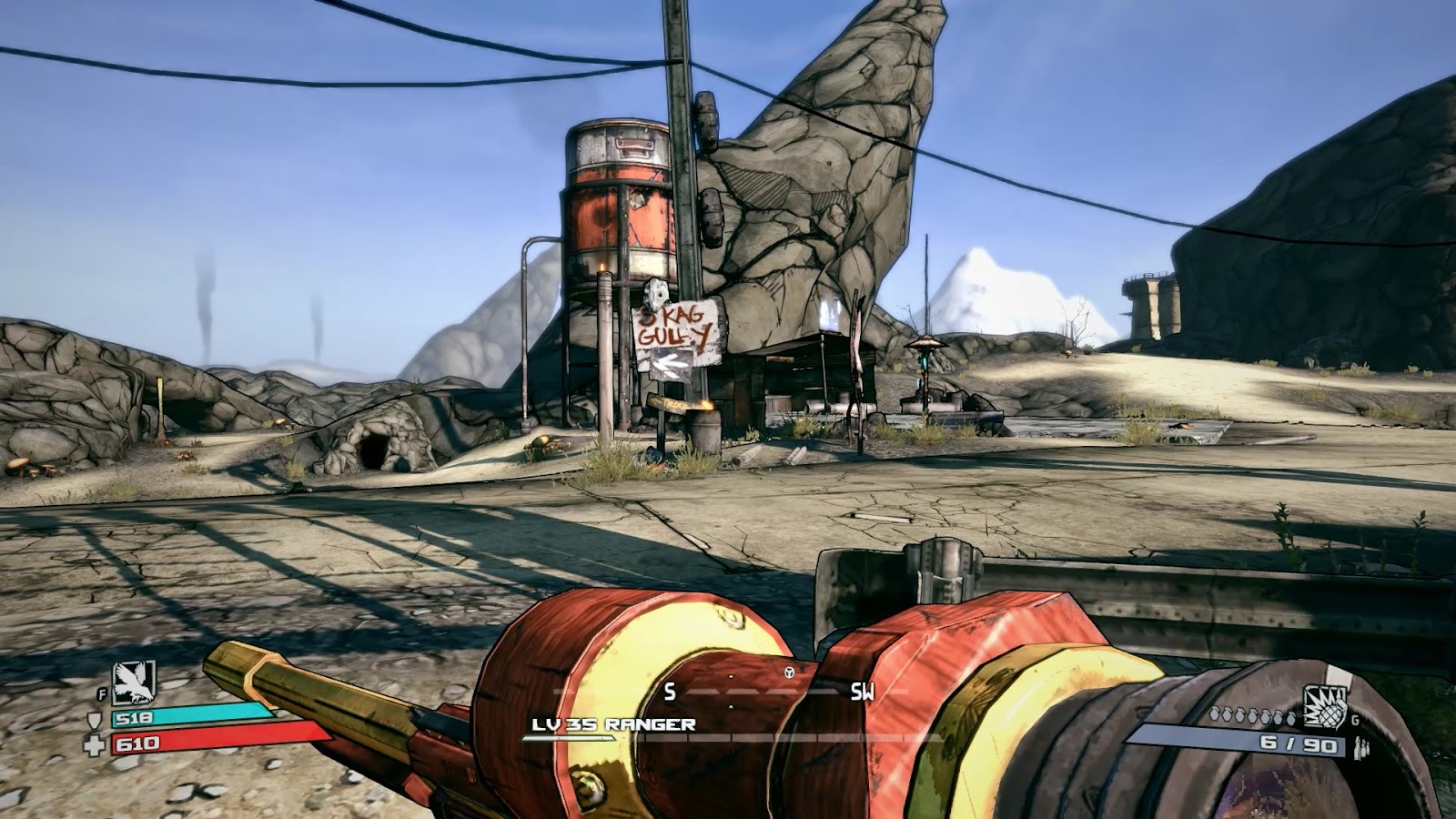
Task: Click the shield icon beside the 518 value
Action: pyautogui.click(x=94, y=720)
